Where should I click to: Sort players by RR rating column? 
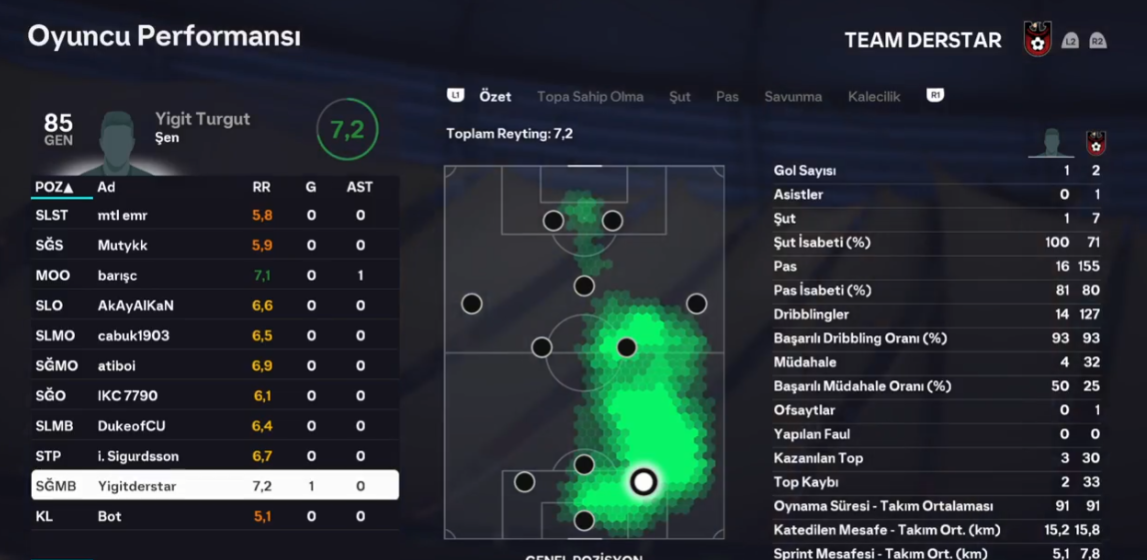click(x=261, y=187)
